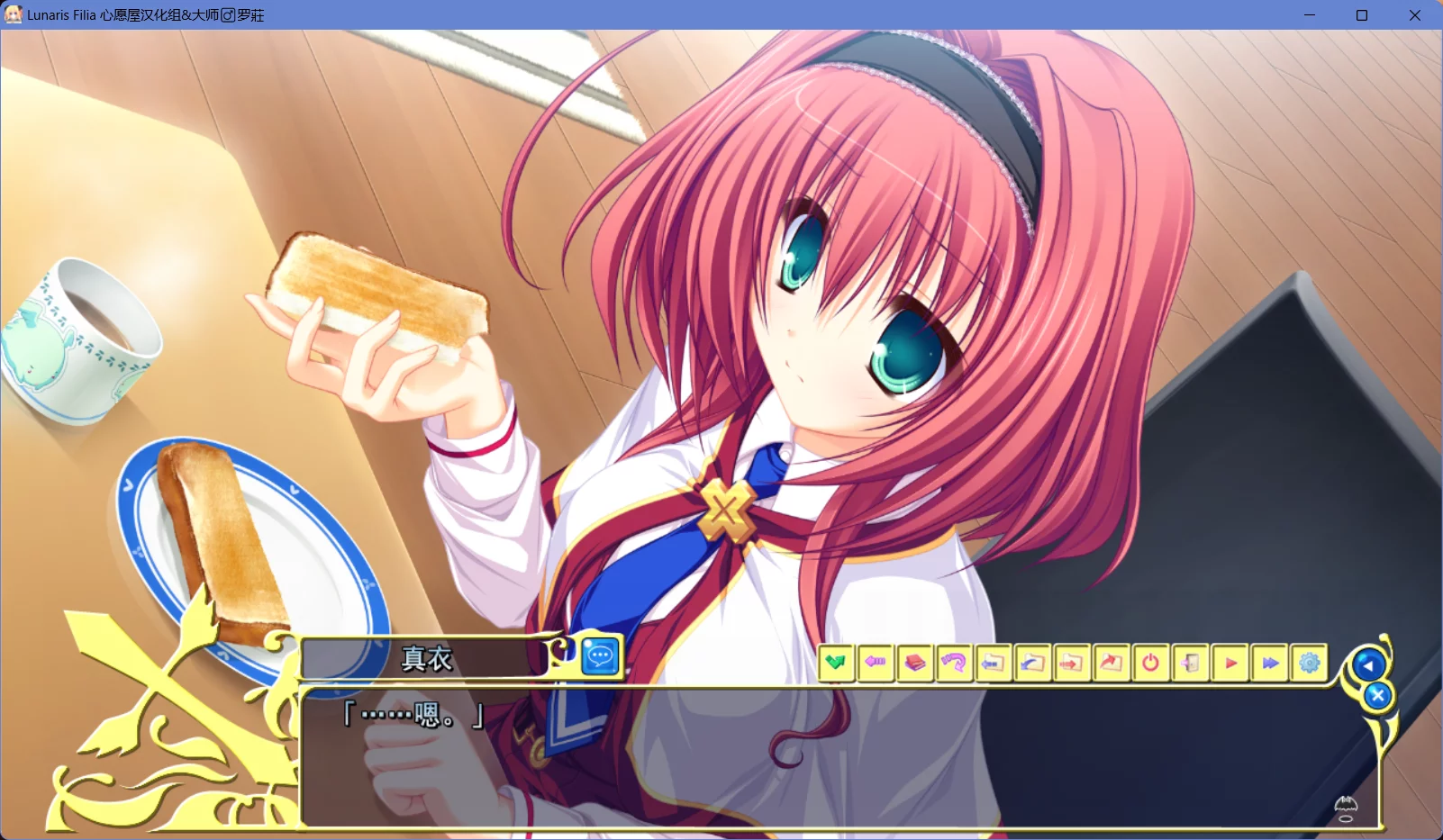Click the curved purple arrow toolbar icon
The width and height of the screenshot is (1443, 840).
[954, 664]
